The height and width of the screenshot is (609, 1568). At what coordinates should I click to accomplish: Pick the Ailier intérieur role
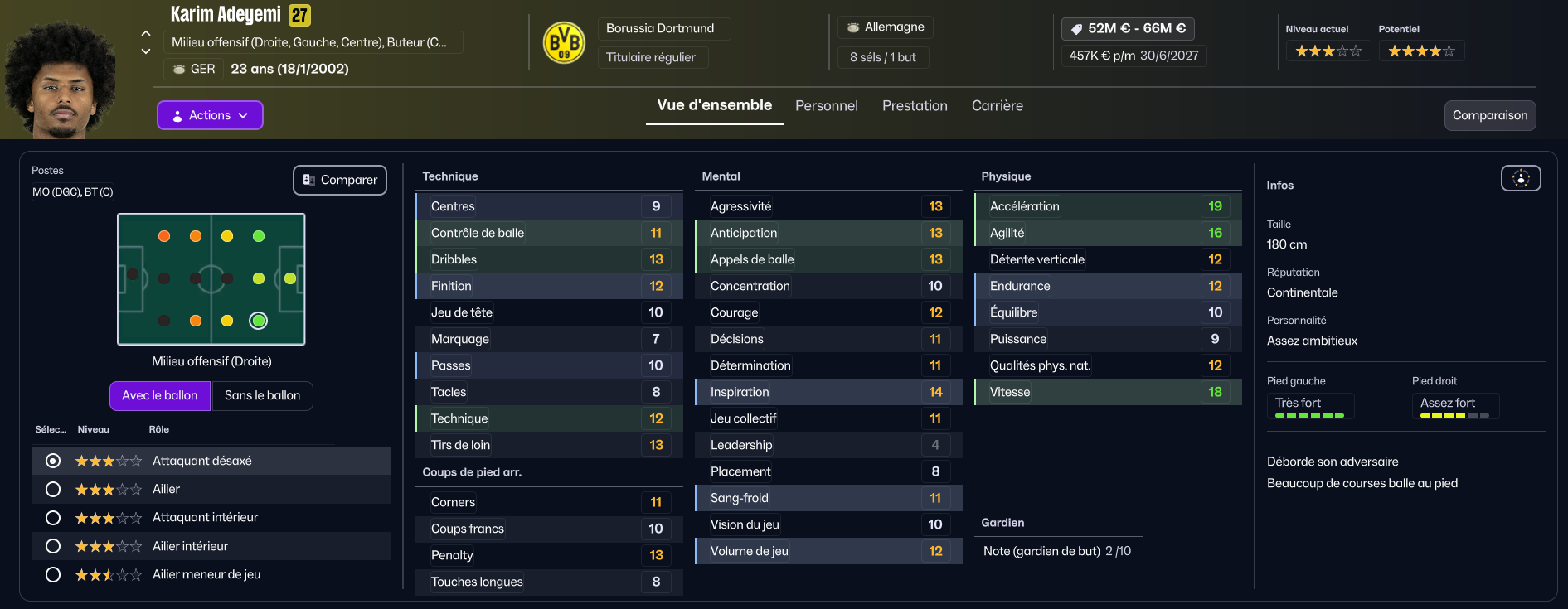coord(53,546)
